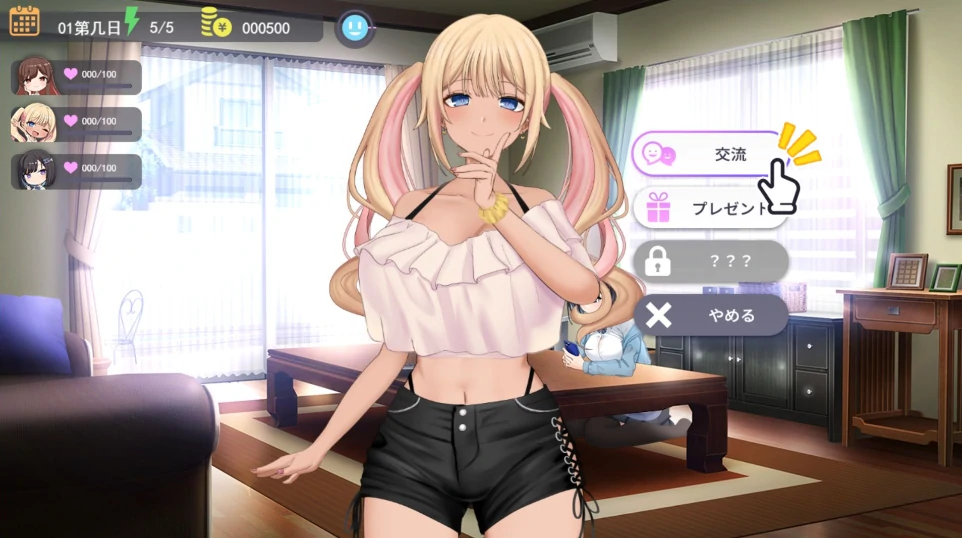Click the blue smiley face icon
This screenshot has width=962, height=538.
[x=353, y=28]
